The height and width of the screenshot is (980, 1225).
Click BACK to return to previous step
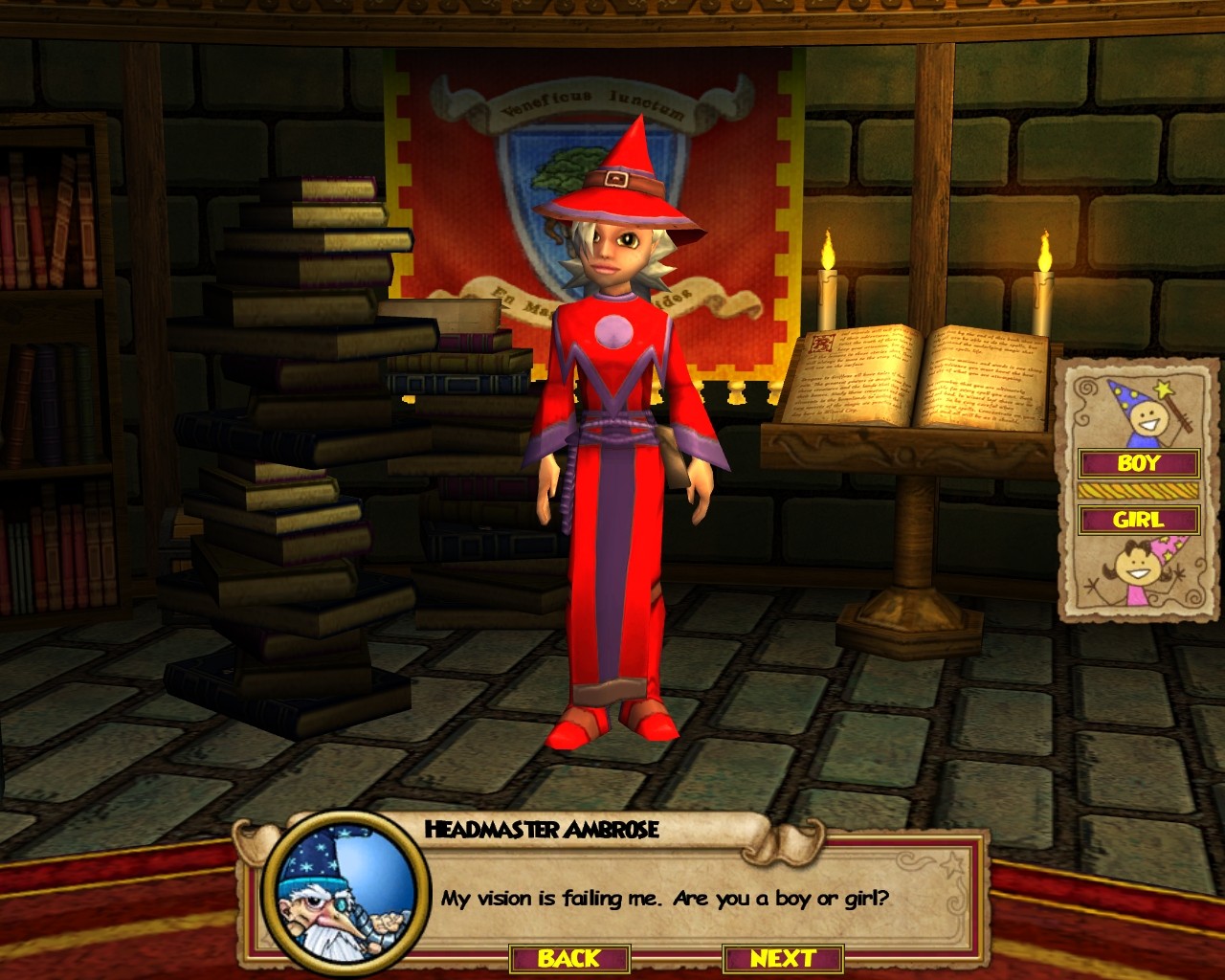570,956
